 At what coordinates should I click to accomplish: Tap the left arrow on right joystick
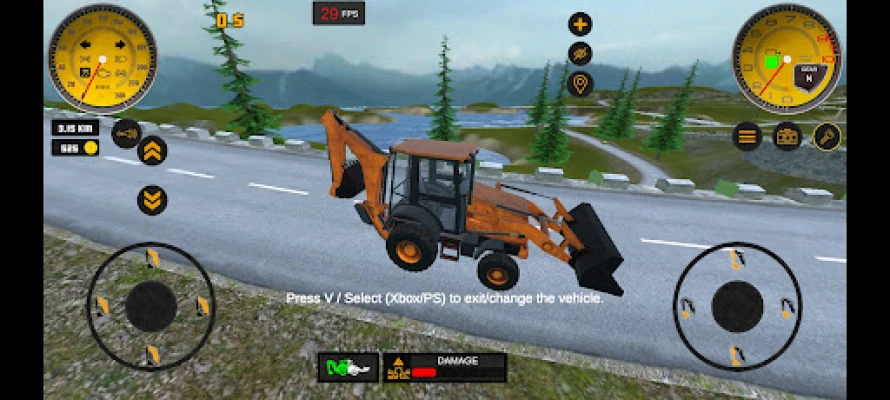687,307
